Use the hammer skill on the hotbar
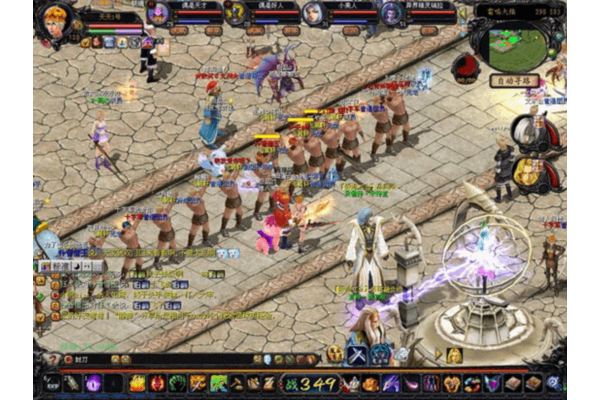 pyautogui.click(x=237, y=383)
